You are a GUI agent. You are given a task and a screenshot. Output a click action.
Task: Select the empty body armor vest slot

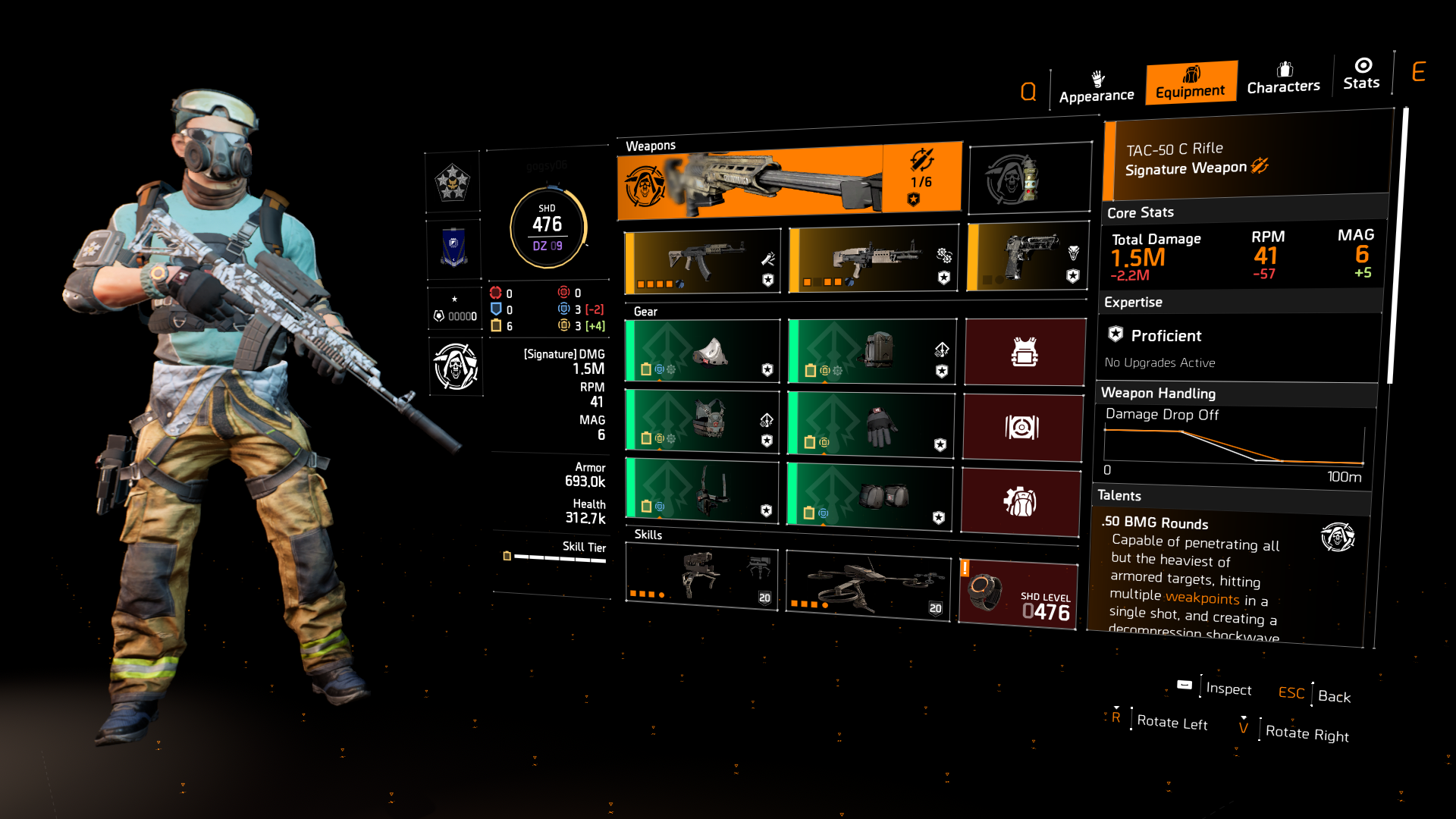click(x=1025, y=351)
